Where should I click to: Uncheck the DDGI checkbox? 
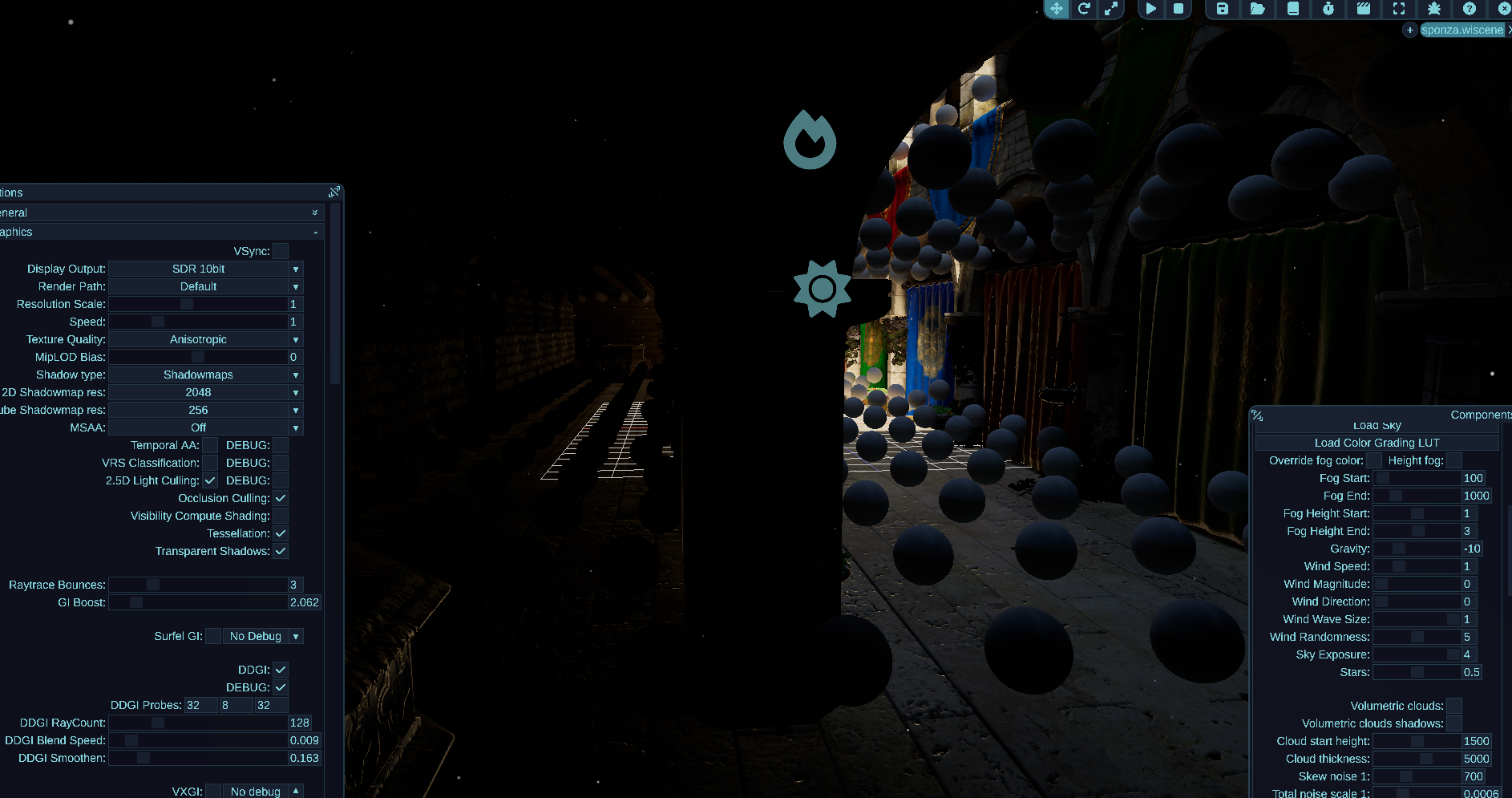tap(281, 670)
